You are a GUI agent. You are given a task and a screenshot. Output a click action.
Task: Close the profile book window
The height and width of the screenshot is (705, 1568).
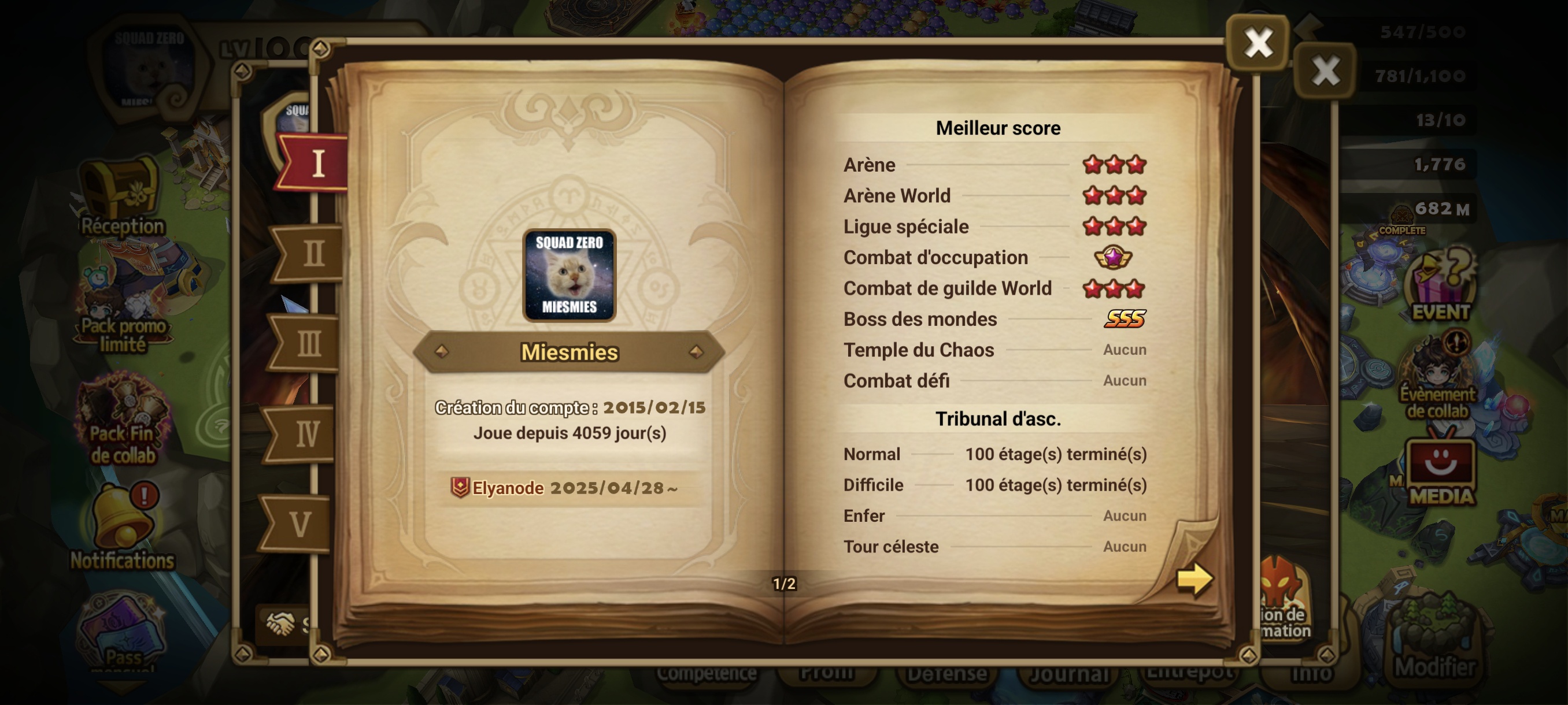click(x=1258, y=43)
